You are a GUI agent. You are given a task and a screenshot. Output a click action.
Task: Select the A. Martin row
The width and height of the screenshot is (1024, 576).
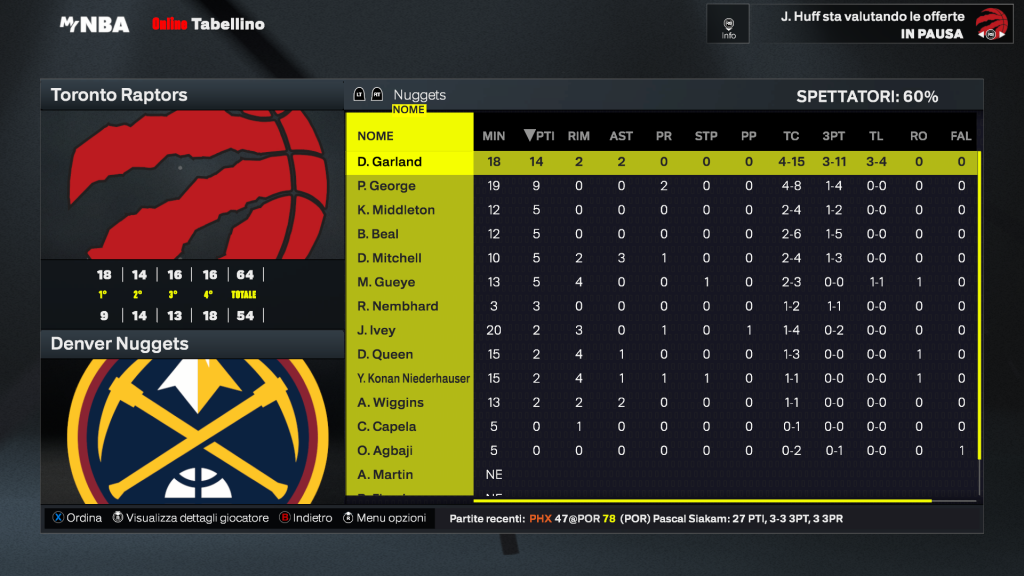385,474
